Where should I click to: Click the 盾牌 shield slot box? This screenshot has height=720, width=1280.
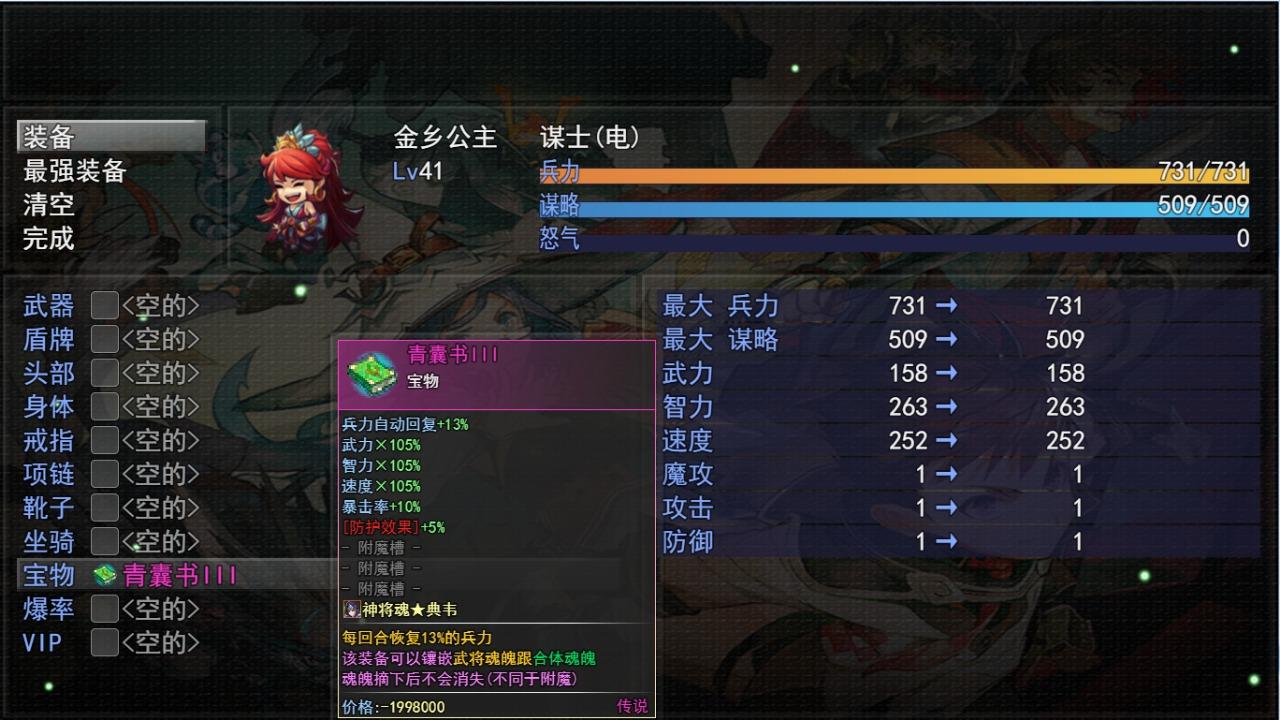105,339
